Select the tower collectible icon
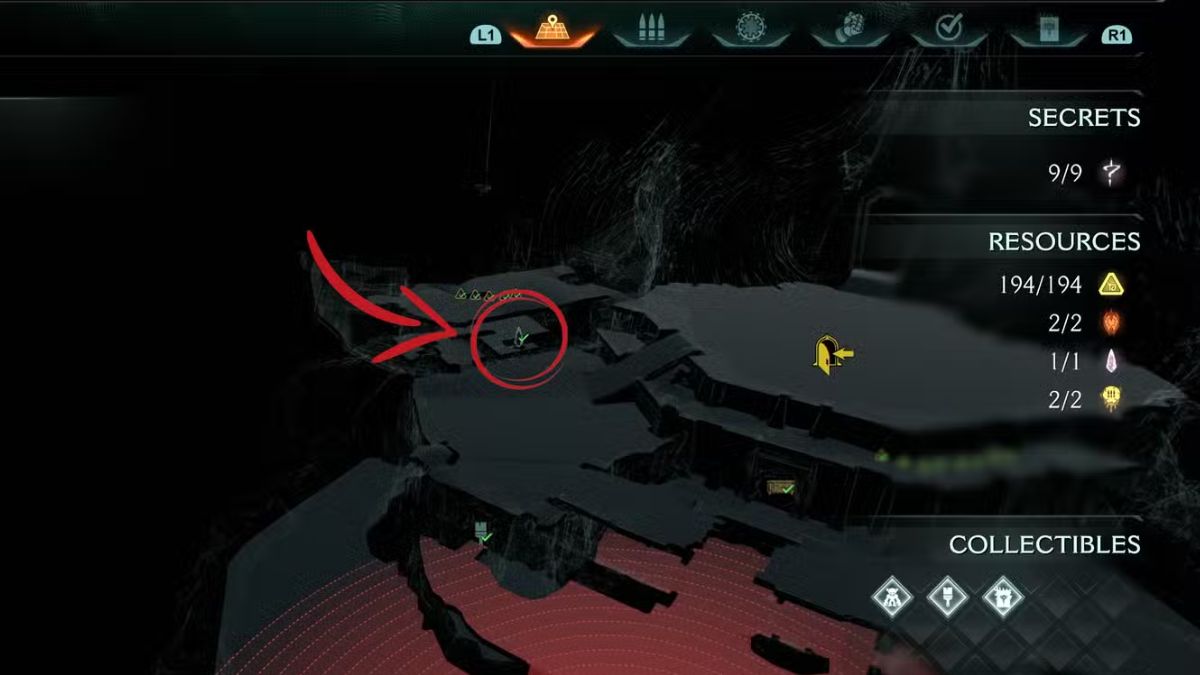 pos(1001,597)
